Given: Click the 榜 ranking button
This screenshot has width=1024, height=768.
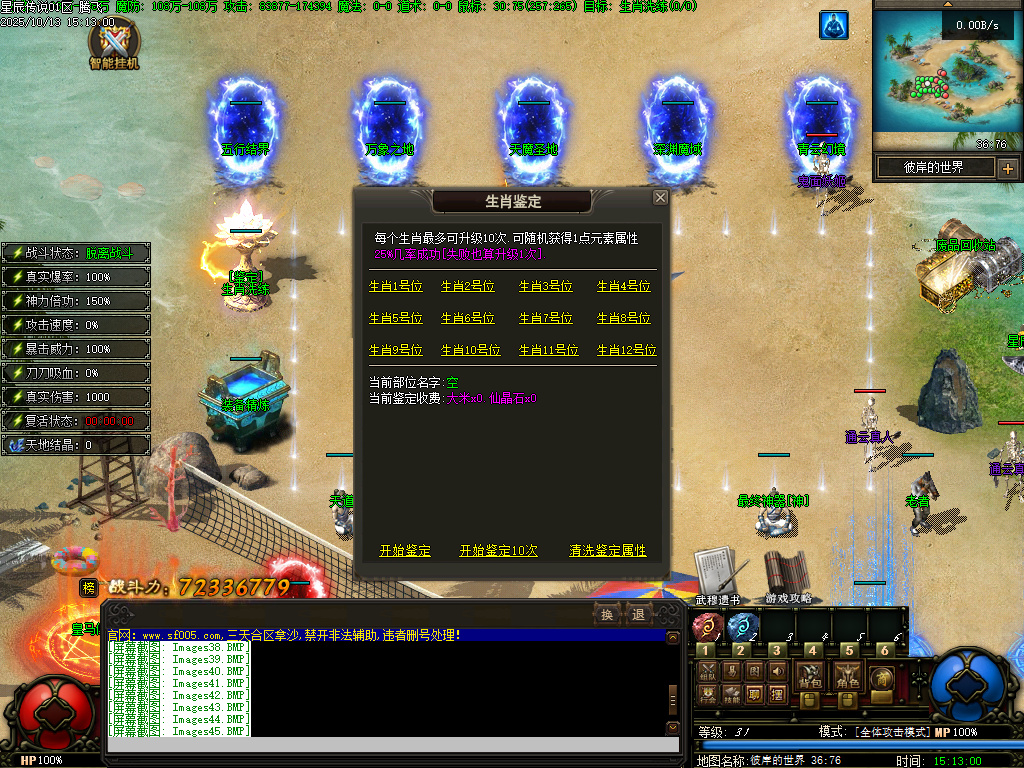Looking at the screenshot, I should pyautogui.click(x=89, y=588).
